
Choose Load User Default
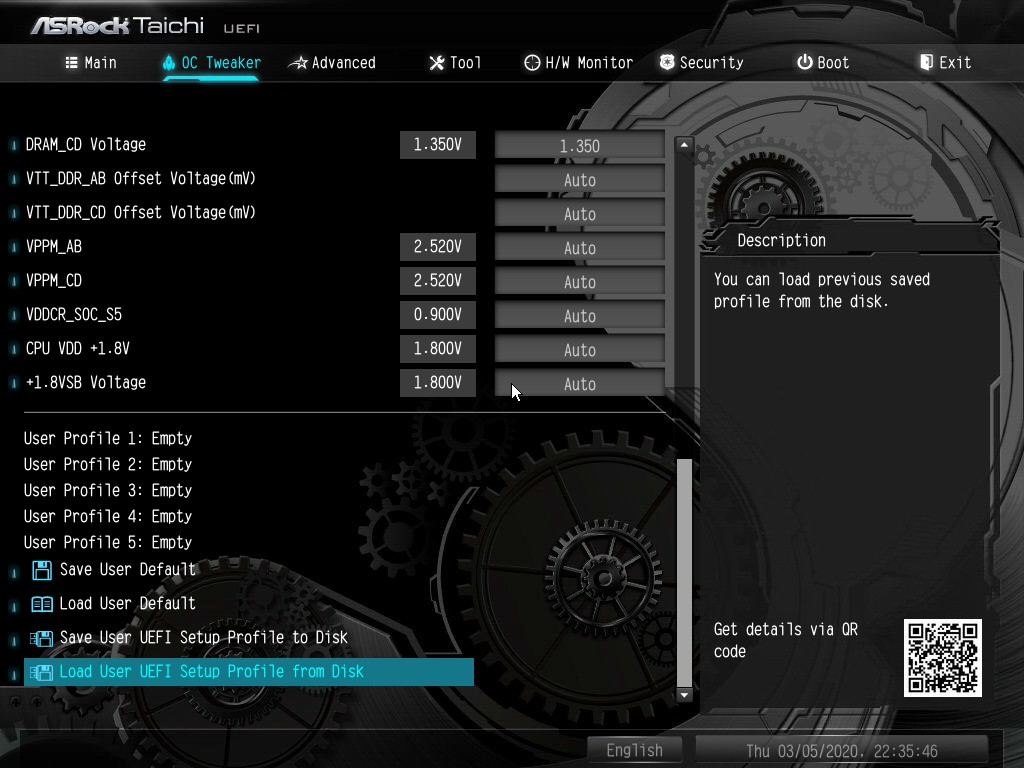pyautogui.click(x=127, y=604)
